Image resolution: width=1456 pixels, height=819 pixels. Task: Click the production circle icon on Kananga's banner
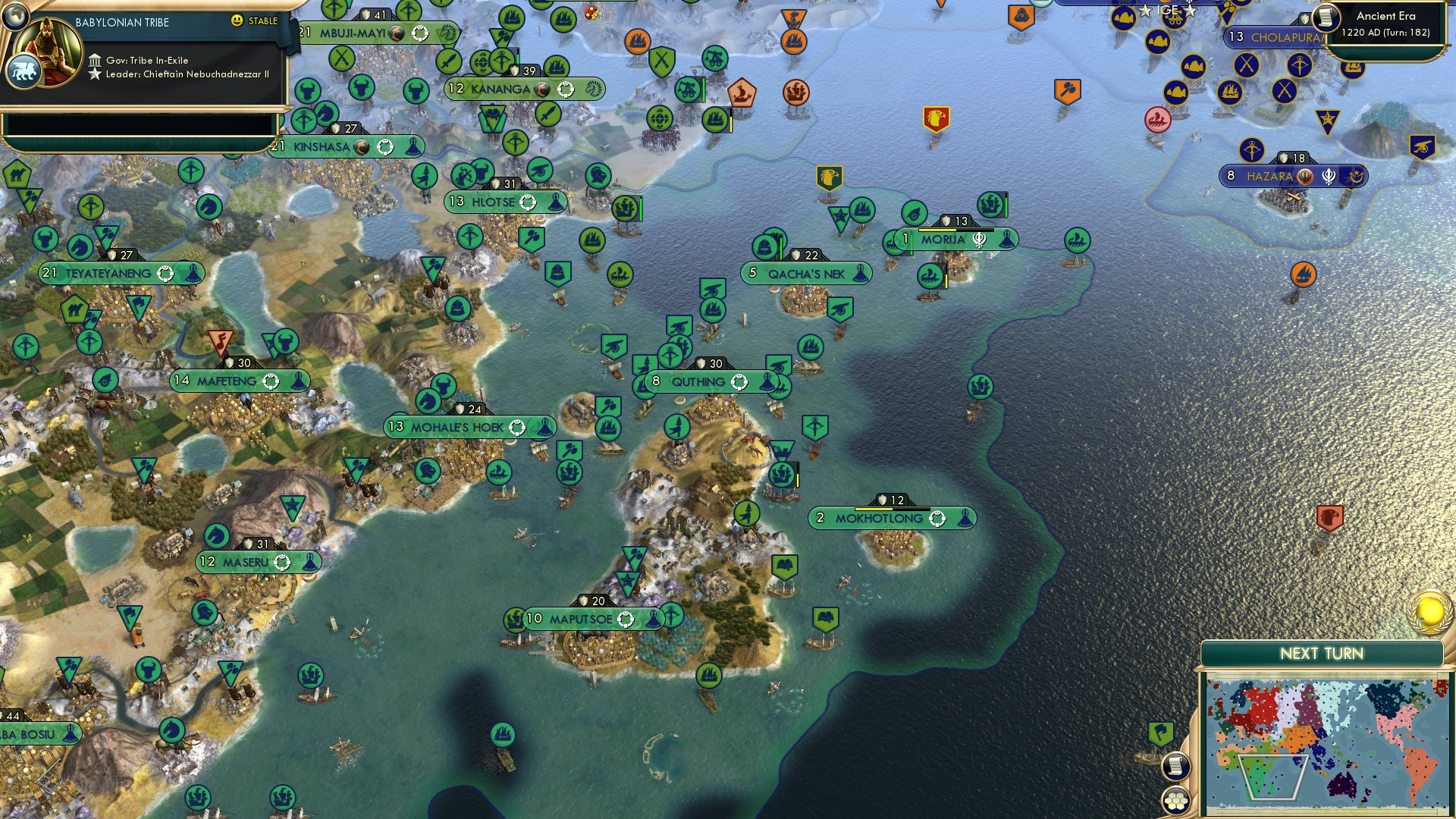pos(564,89)
